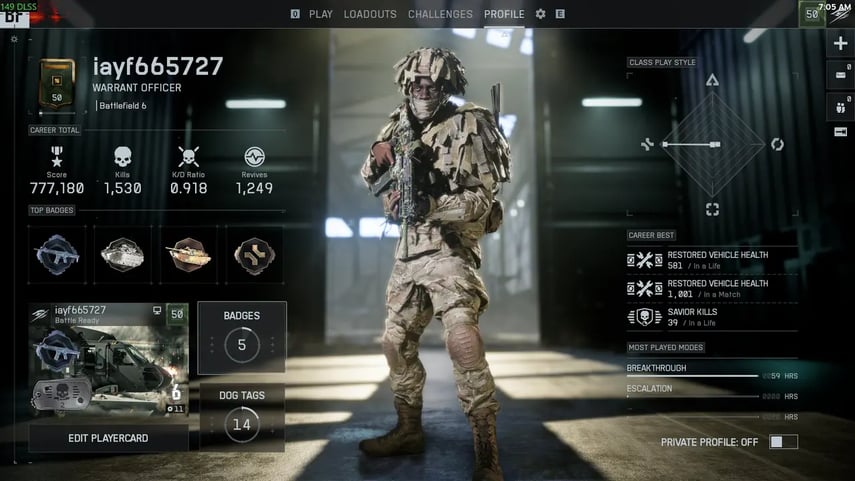This screenshot has width=855, height=481.
Task: Select the Profile tab
Action: 504,14
